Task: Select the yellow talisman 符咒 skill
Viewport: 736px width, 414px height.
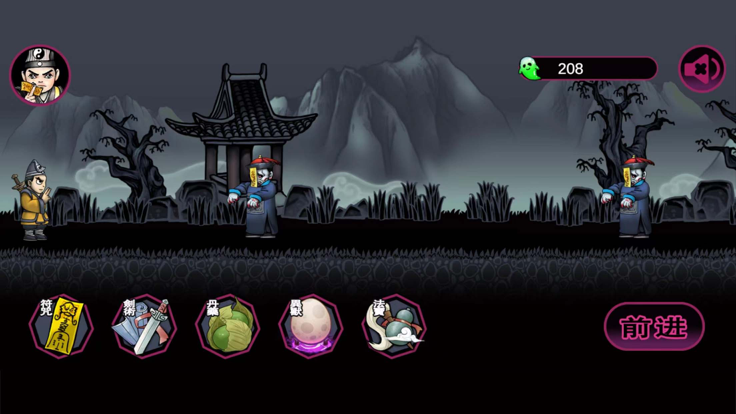Action: (62, 326)
